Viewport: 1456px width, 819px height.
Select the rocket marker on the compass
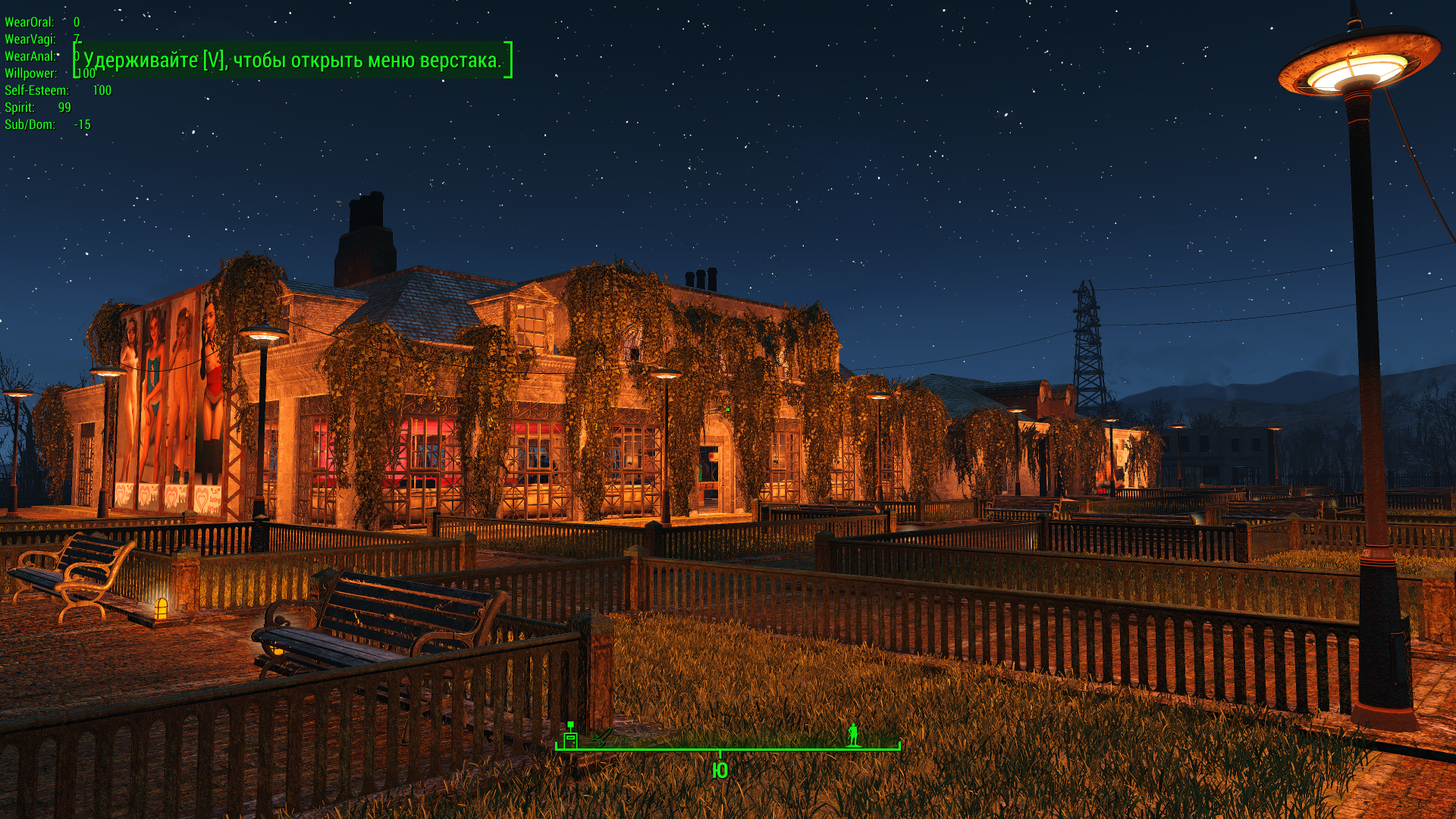click(601, 737)
